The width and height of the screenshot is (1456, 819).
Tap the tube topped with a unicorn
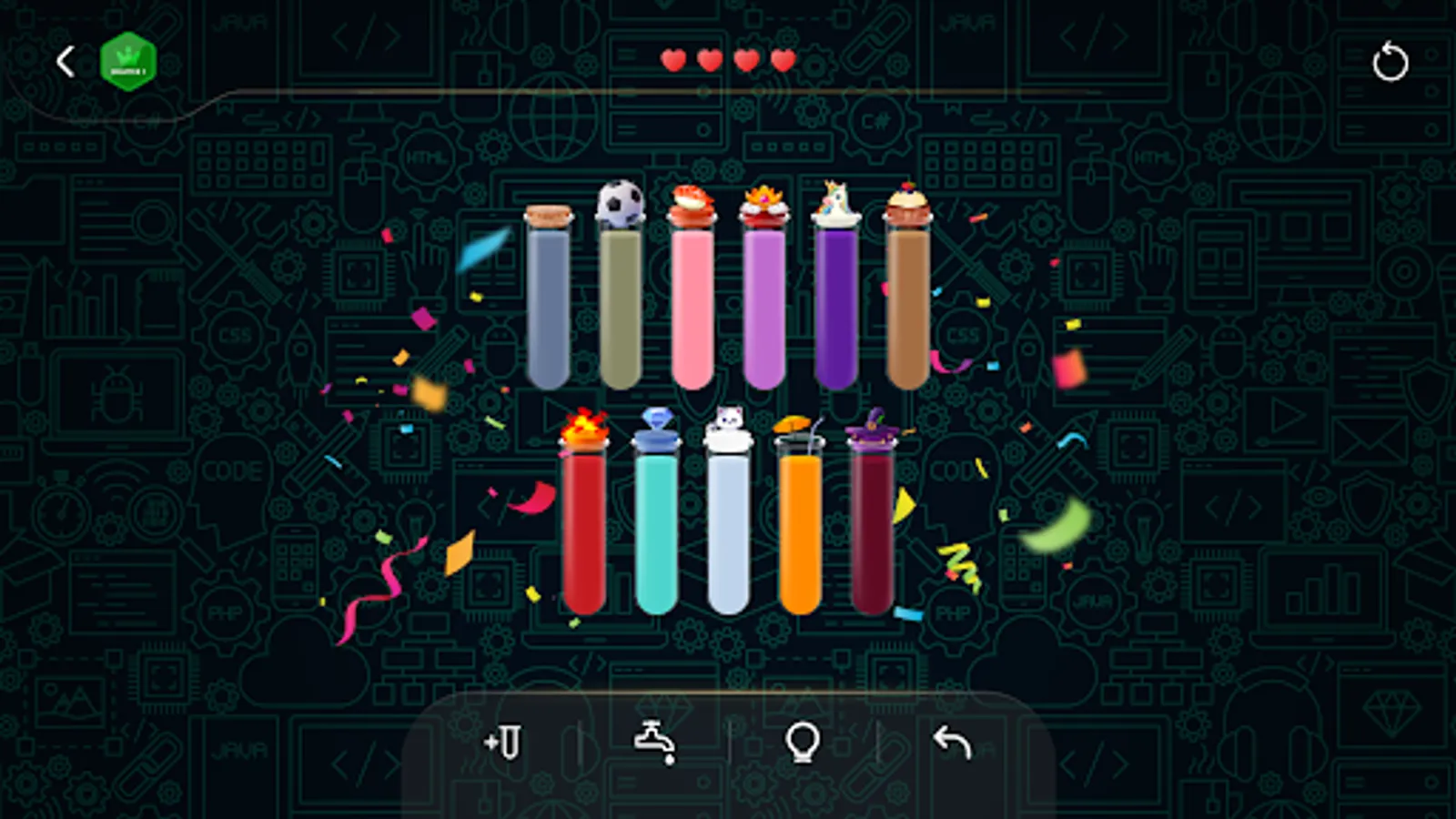pyautogui.click(x=837, y=300)
